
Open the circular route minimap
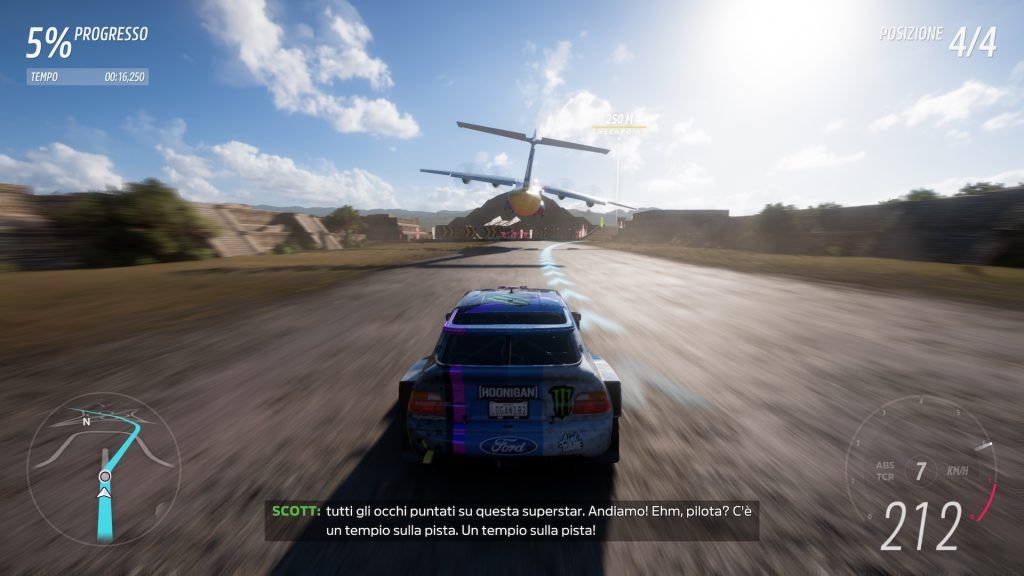pyautogui.click(x=103, y=468)
